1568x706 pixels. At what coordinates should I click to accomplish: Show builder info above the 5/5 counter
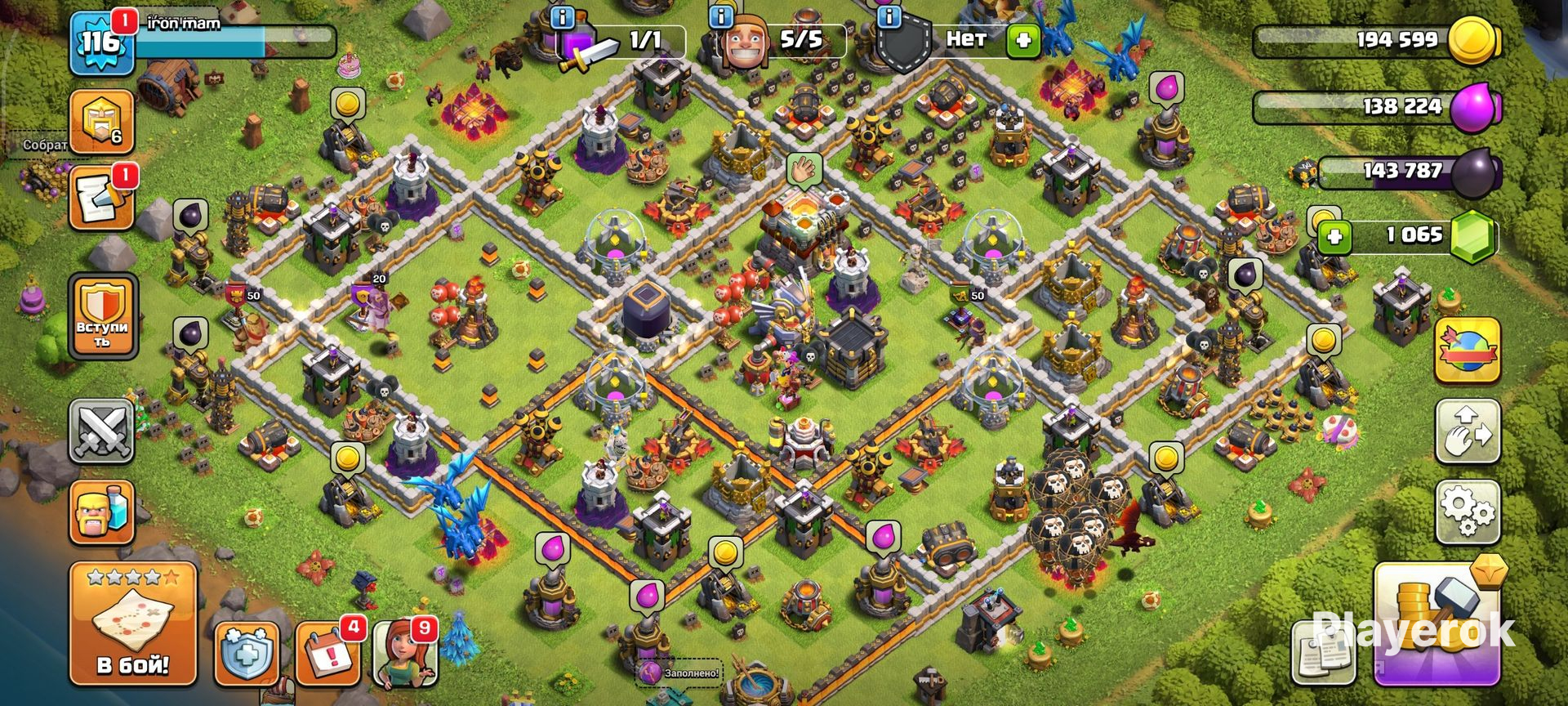pos(721,16)
